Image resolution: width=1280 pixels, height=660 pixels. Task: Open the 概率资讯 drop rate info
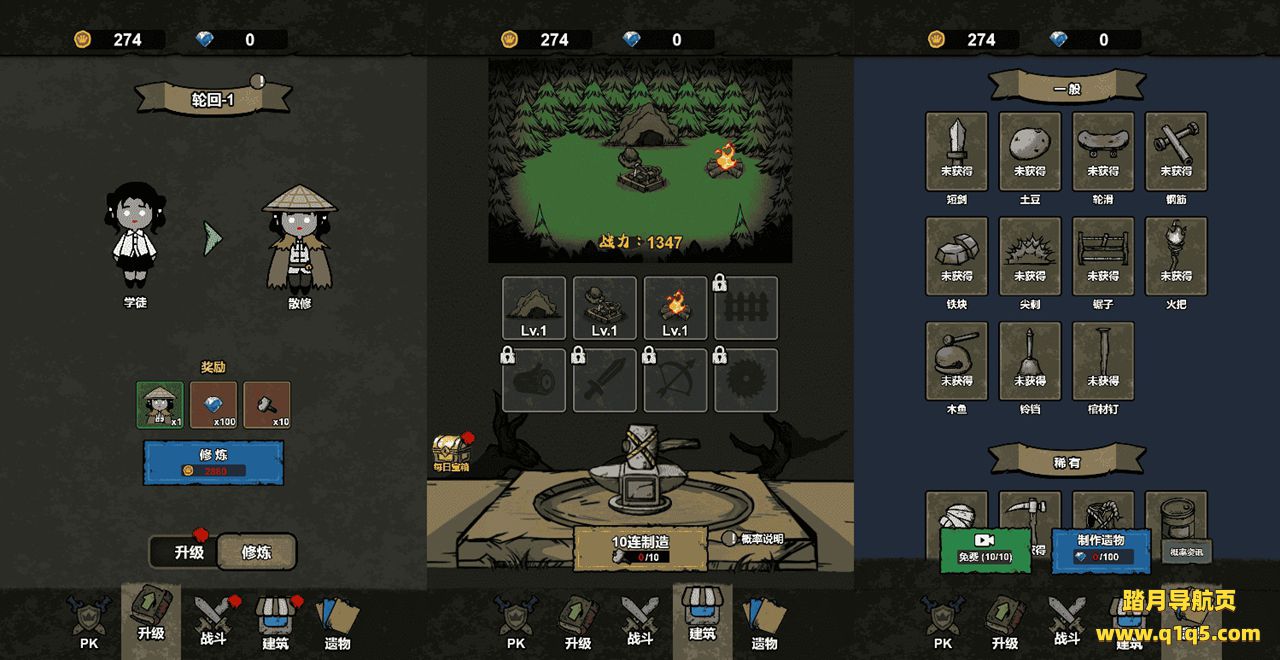1187,551
